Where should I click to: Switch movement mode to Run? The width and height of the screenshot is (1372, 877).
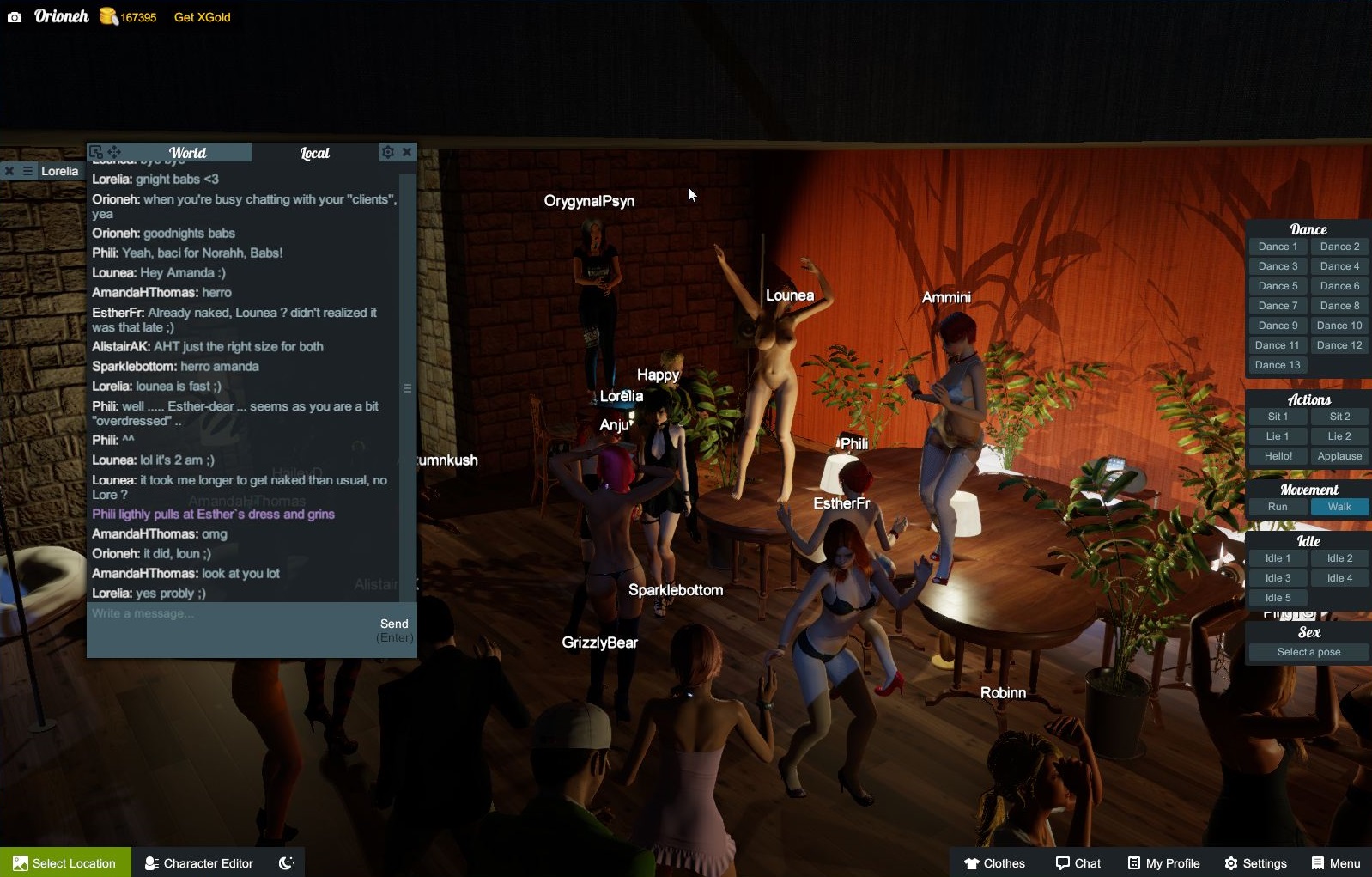pos(1278,507)
